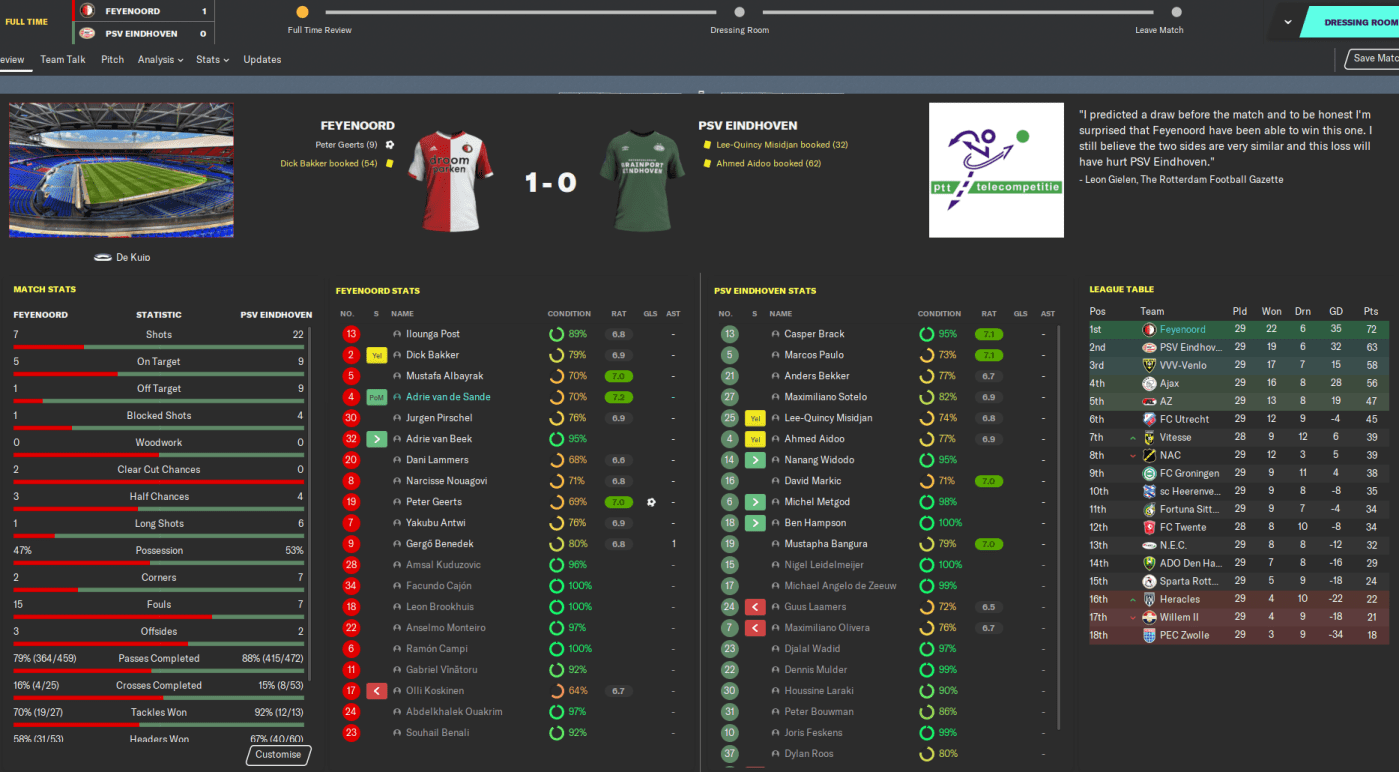Open the Stats dropdown menu

click(212, 59)
